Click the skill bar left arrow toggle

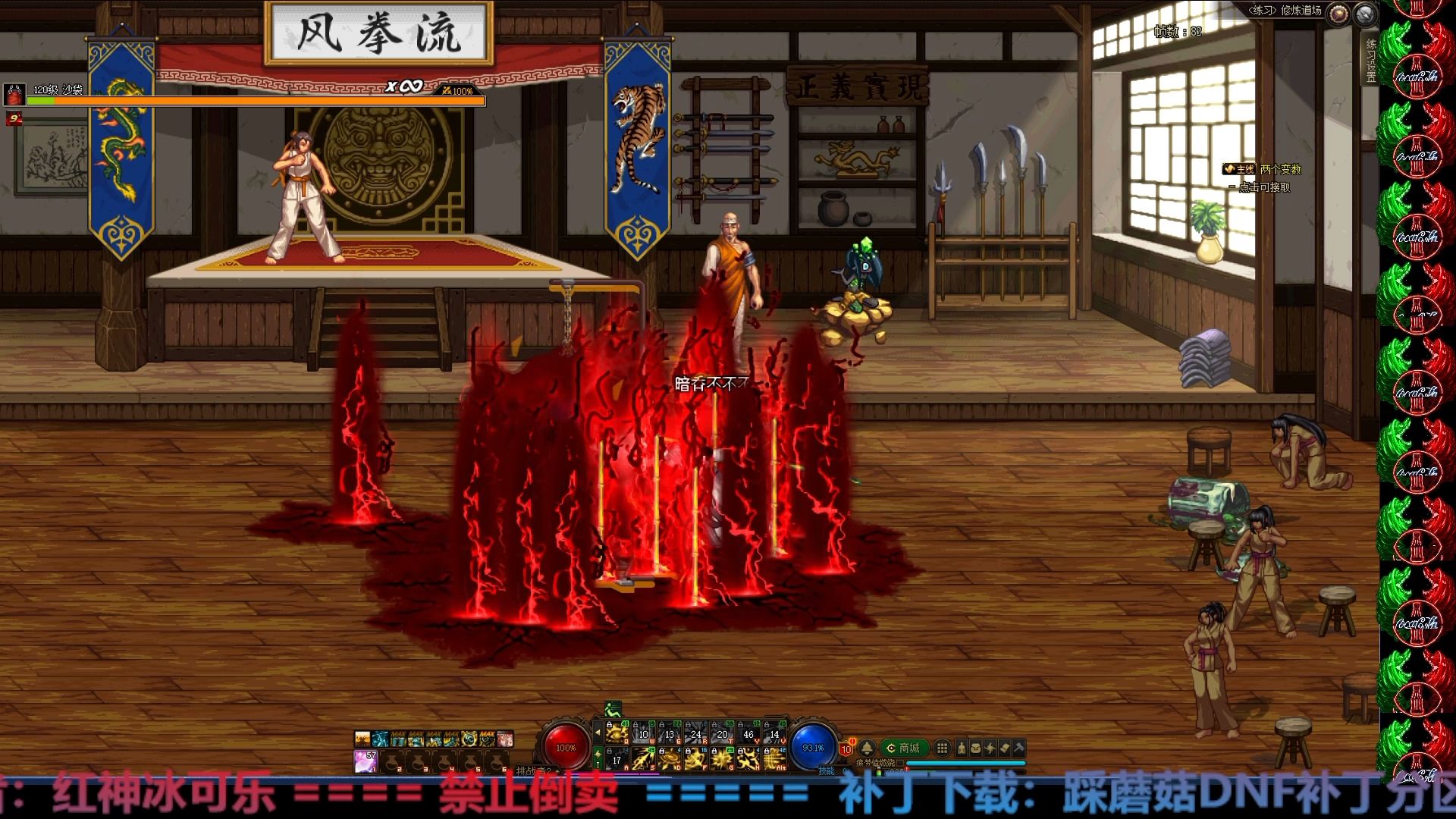click(x=598, y=733)
